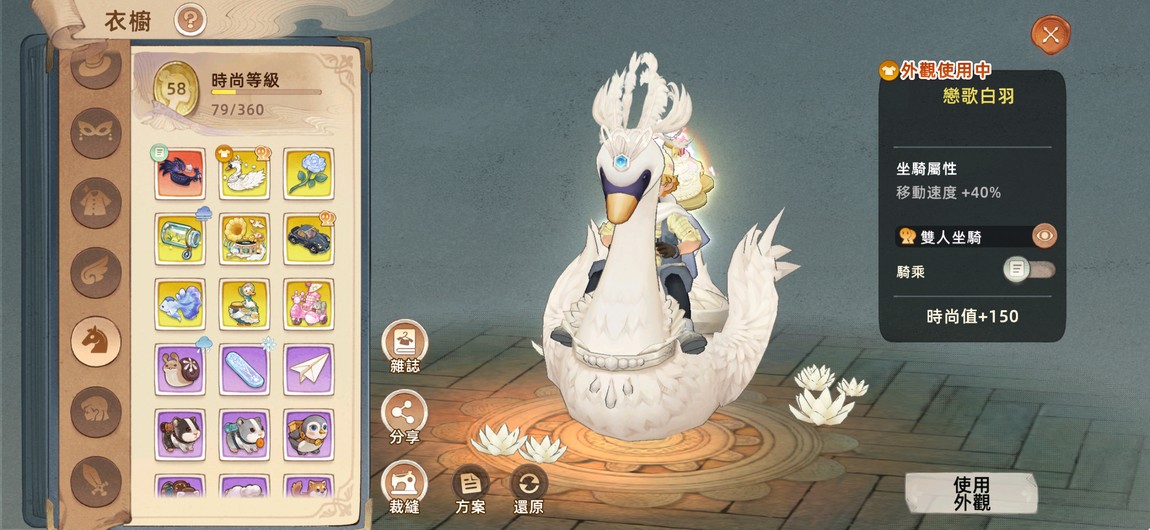Share the outfit via 分享
This screenshot has width=1150, height=530.
coord(405,415)
